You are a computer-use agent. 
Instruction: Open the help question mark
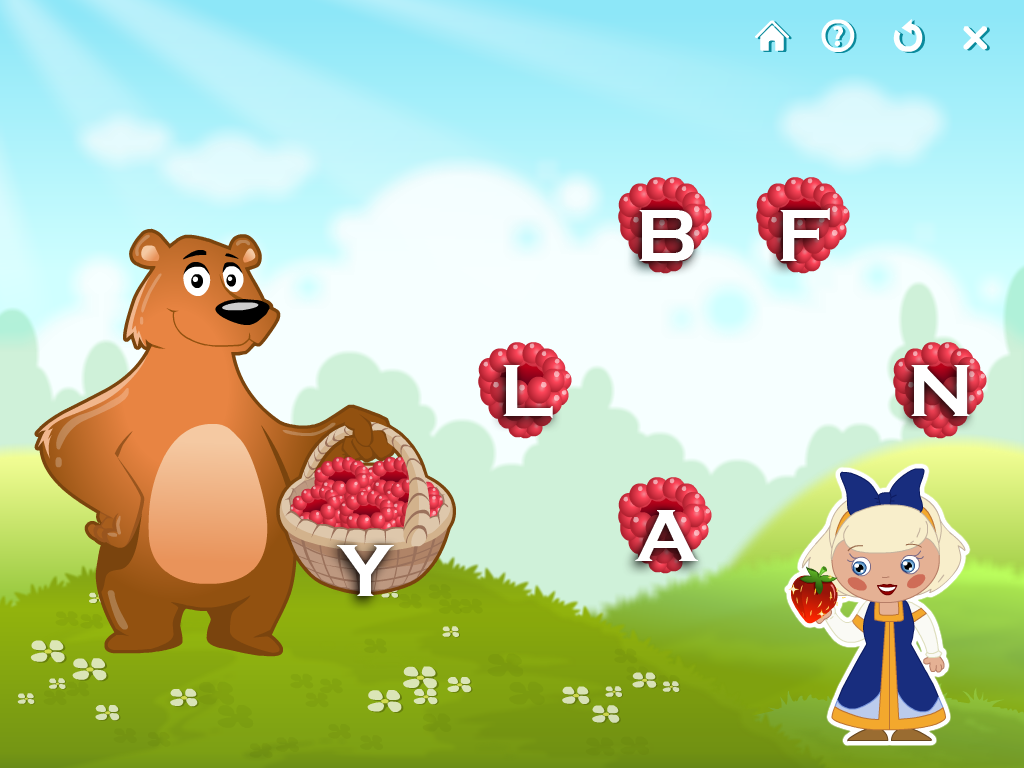click(838, 37)
